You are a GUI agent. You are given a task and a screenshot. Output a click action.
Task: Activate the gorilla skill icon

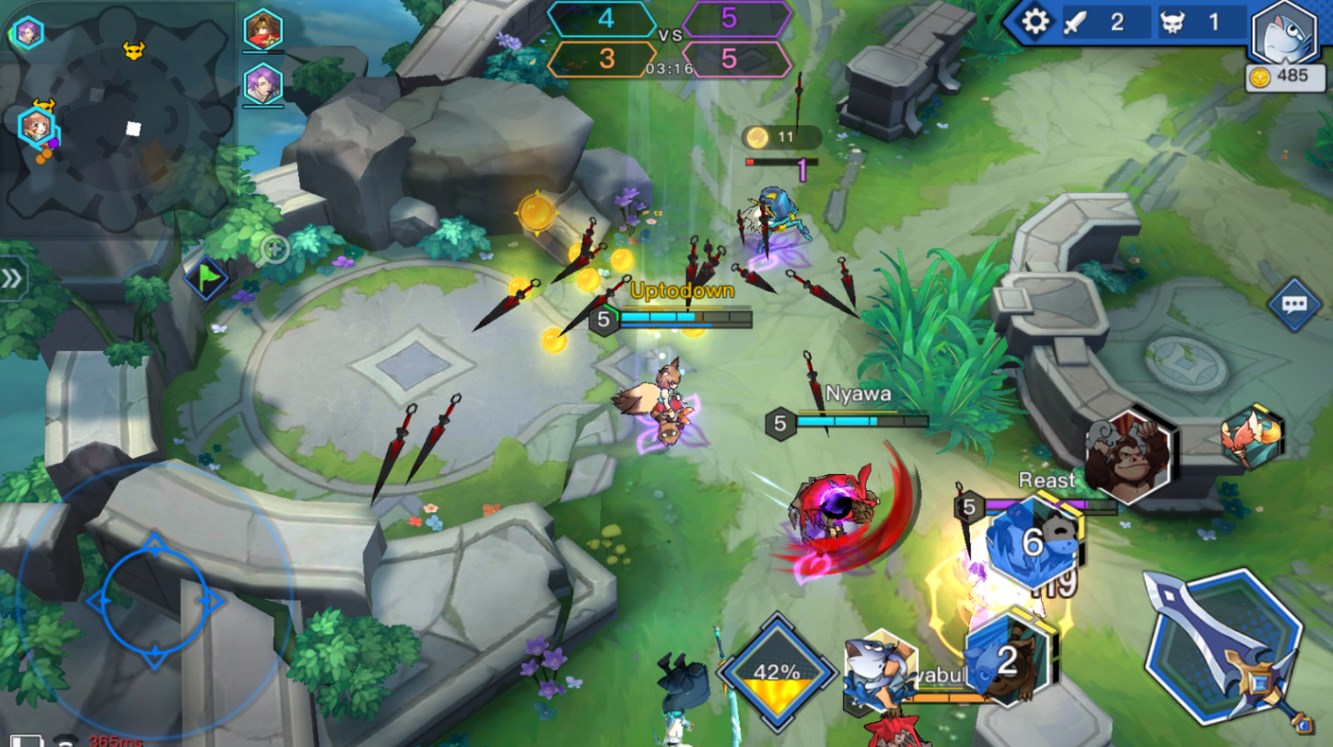tap(1129, 456)
